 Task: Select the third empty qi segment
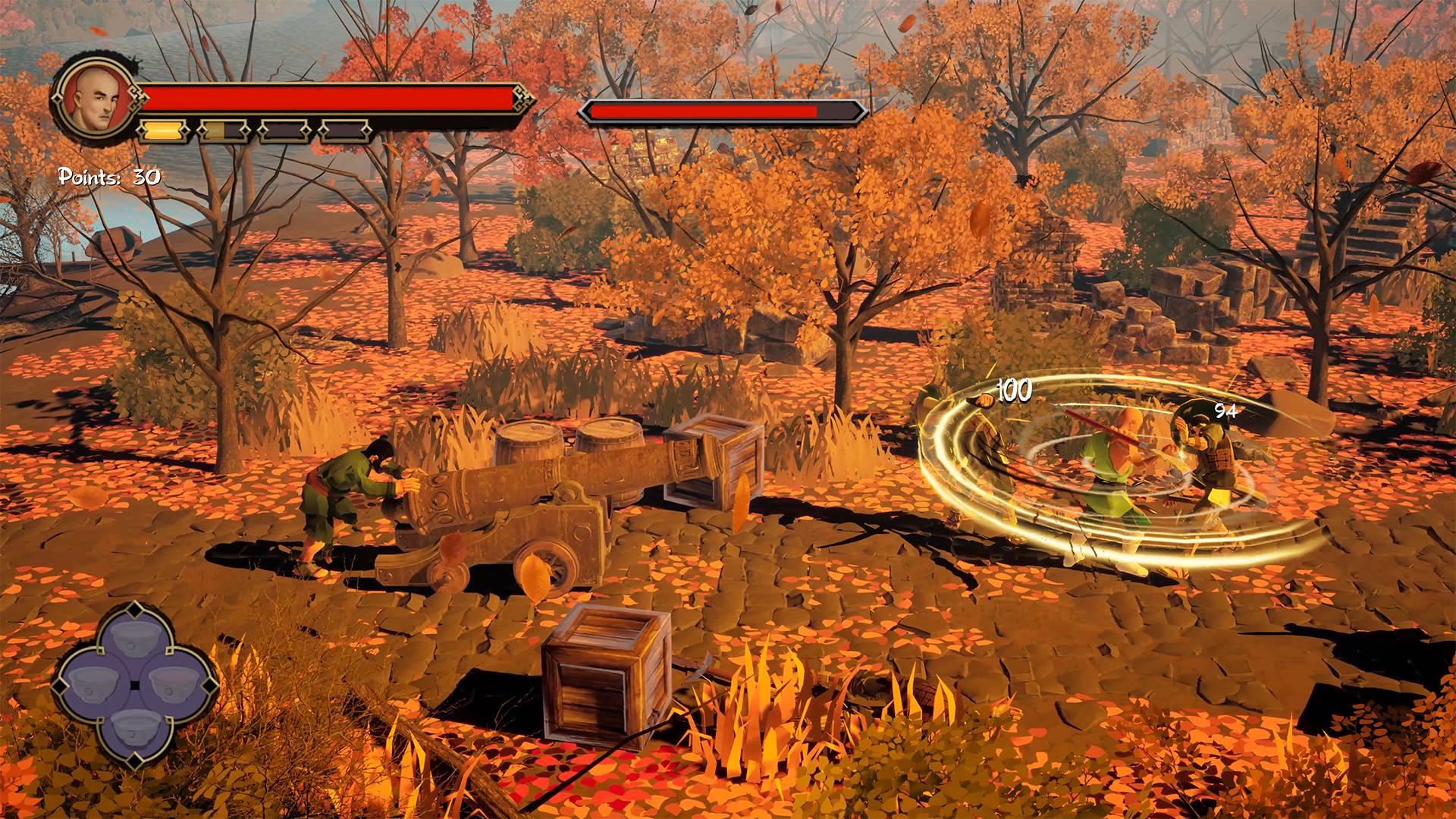coord(285,130)
